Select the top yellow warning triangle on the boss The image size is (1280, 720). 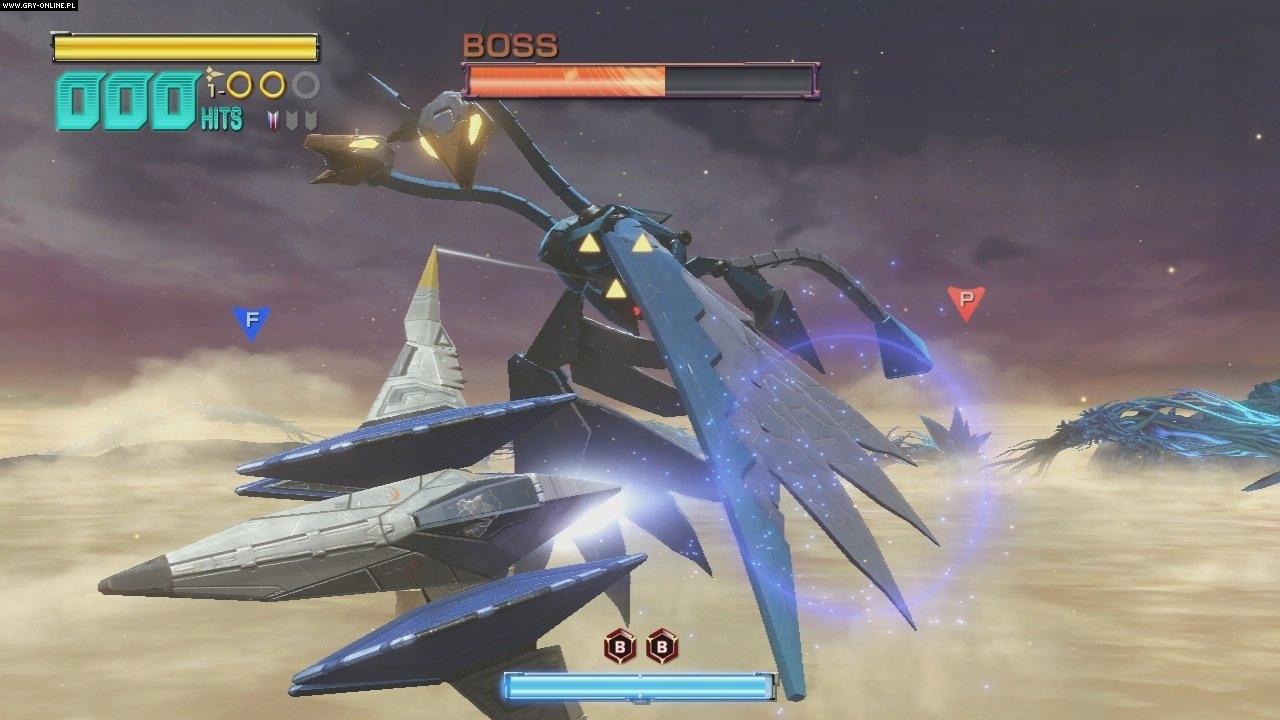(x=590, y=244)
